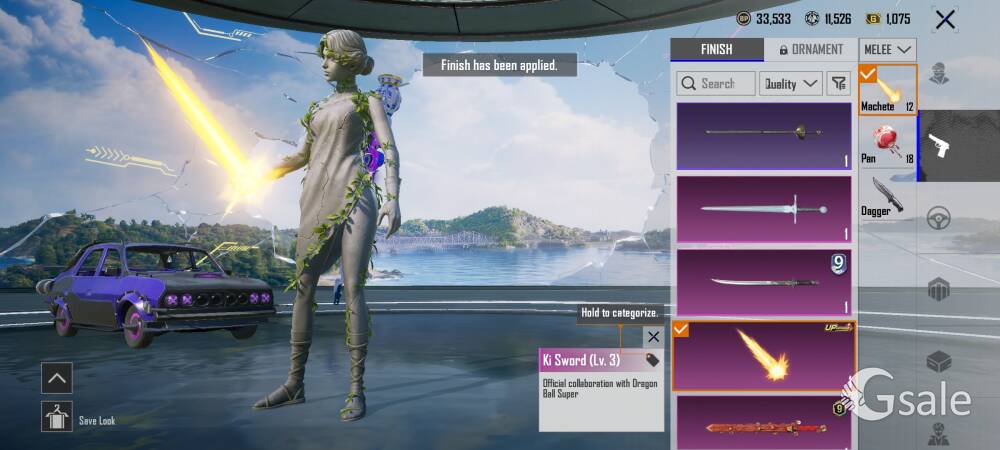This screenshot has width=1000, height=450.
Task: Open the Melee category dropdown
Action: click(888, 49)
